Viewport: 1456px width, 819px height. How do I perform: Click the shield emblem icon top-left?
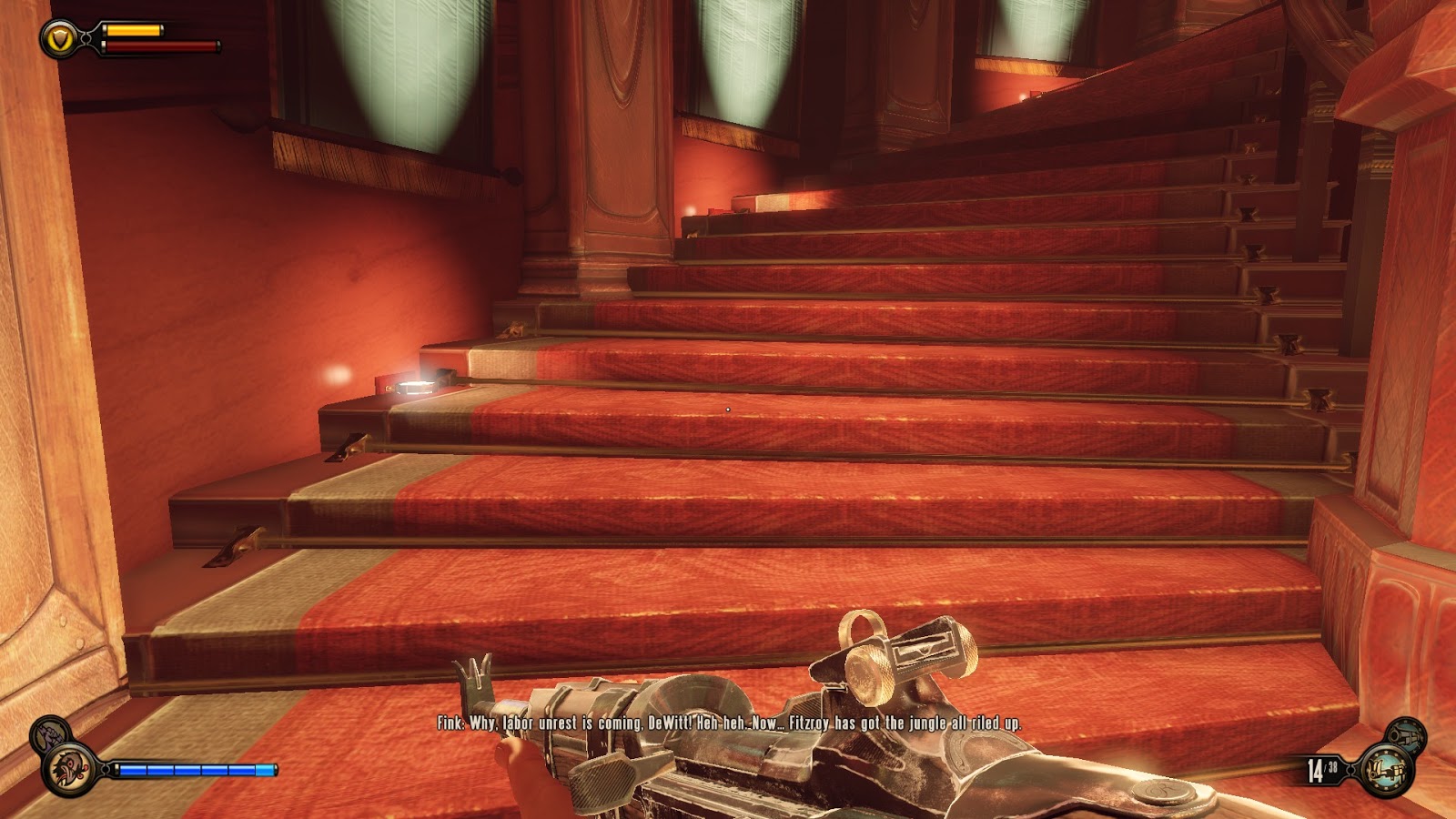pyautogui.click(x=57, y=38)
